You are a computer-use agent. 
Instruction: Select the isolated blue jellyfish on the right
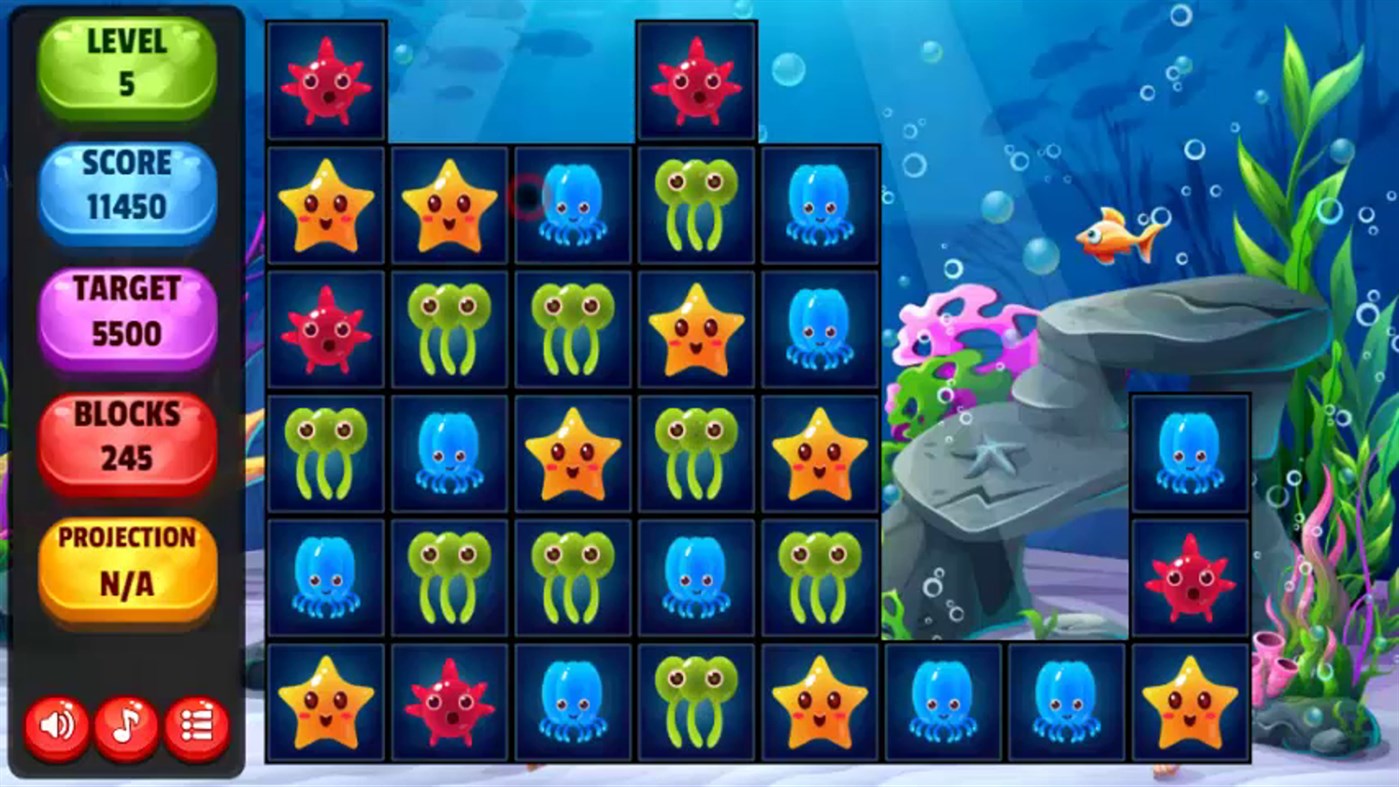tap(1190, 452)
